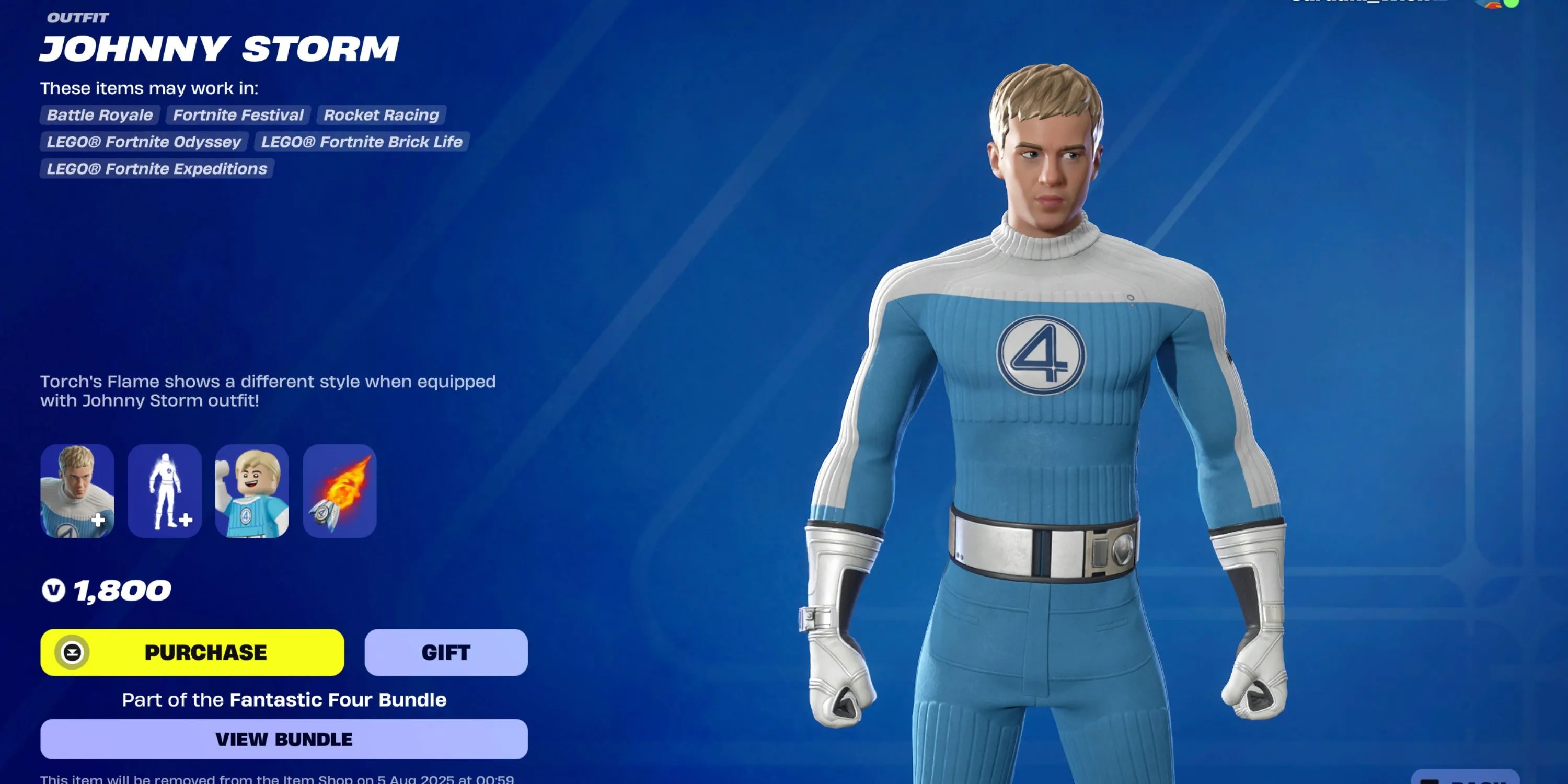Screen dimensions: 1568x784
Task: Gift the Johnny Storm outfit
Action: pos(445,652)
